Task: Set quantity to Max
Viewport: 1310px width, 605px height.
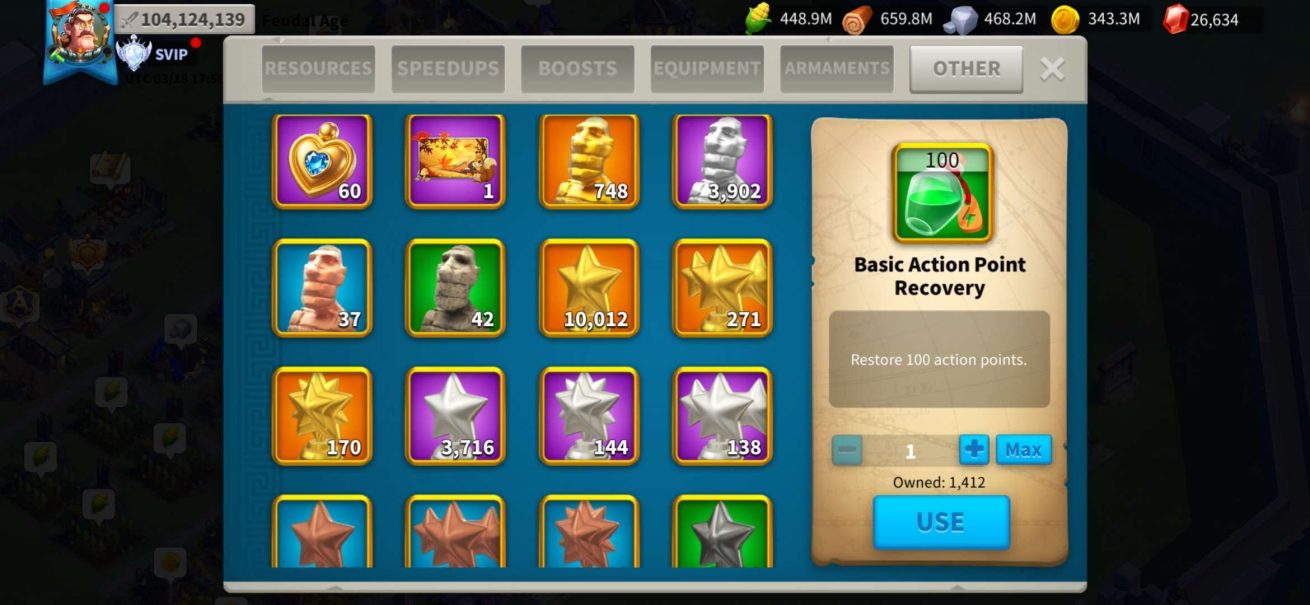Action: coord(1023,450)
